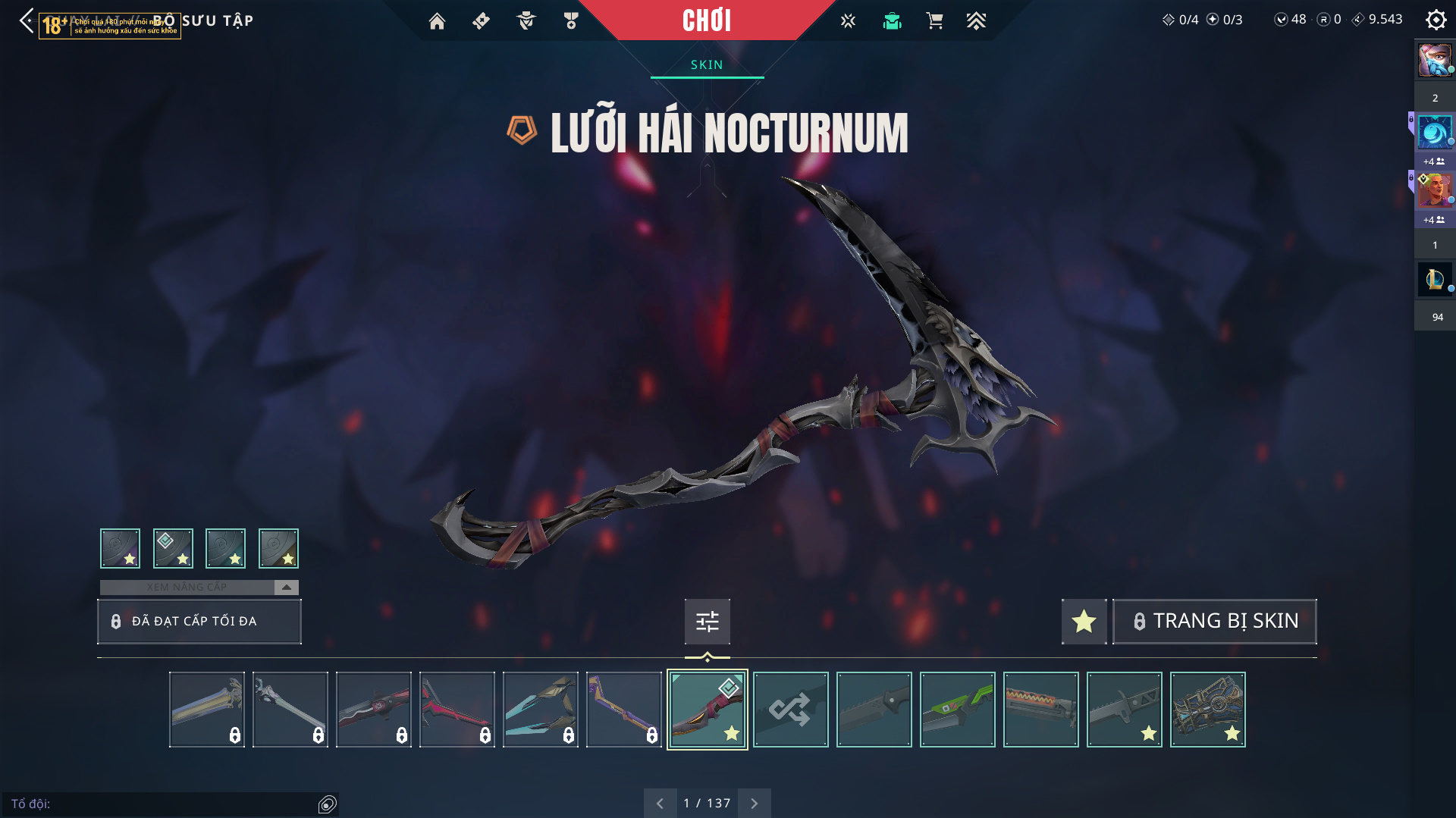
Task: Select the random shuffle skin tile
Action: pyautogui.click(x=790, y=710)
